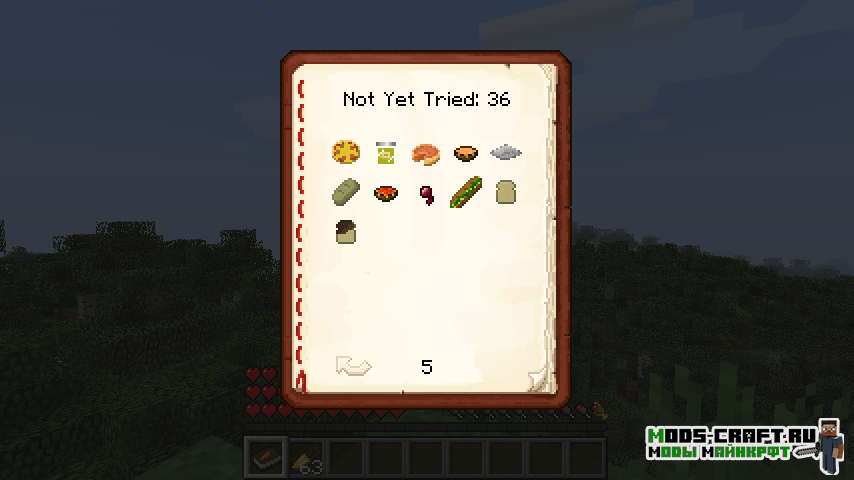Image resolution: width=854 pixels, height=480 pixels.
Task: Choose the chocolate-topped toast icon
Action: (346, 232)
